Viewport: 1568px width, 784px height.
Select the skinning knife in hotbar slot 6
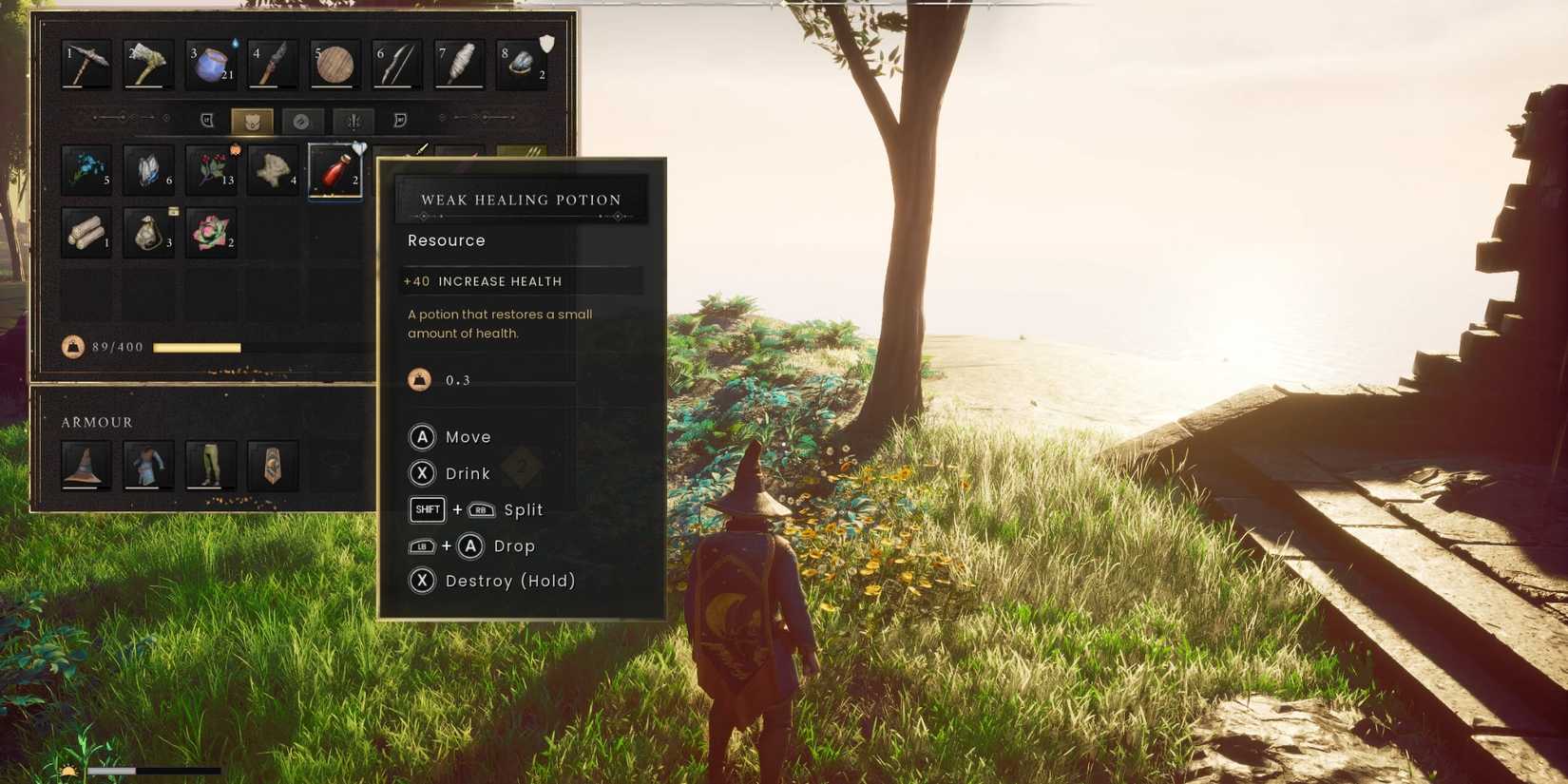pyautogui.click(x=394, y=64)
